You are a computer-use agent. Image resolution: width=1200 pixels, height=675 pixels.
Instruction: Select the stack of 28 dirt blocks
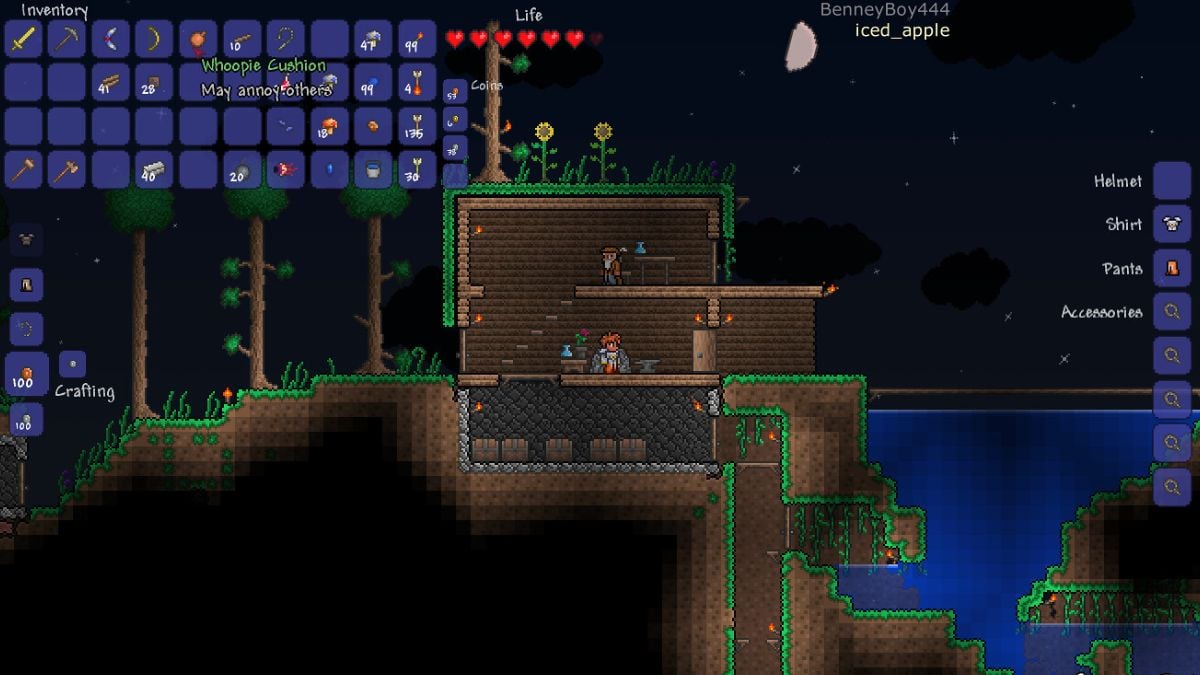tap(154, 84)
